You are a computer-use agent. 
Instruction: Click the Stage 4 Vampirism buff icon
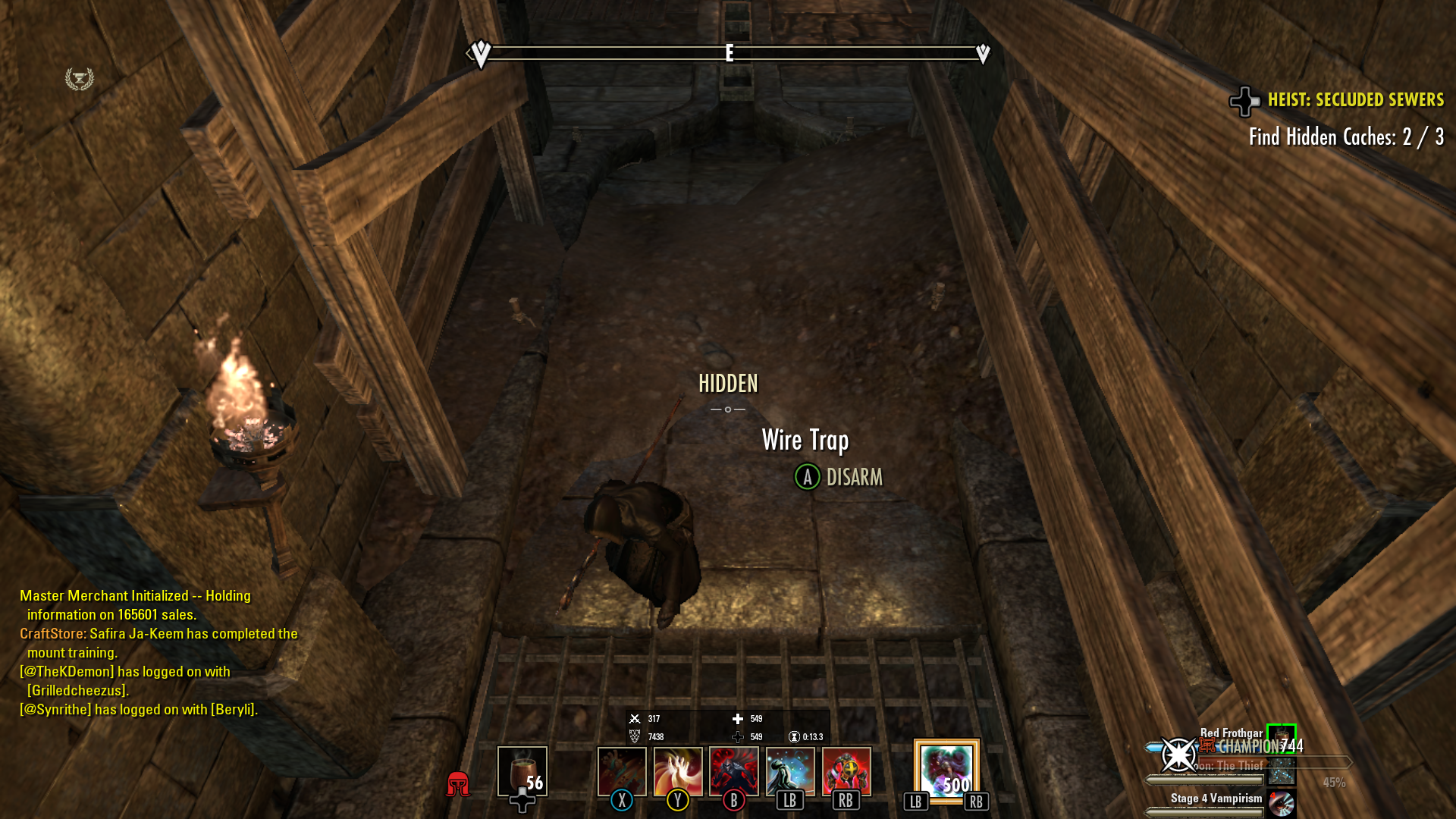coord(1282,804)
